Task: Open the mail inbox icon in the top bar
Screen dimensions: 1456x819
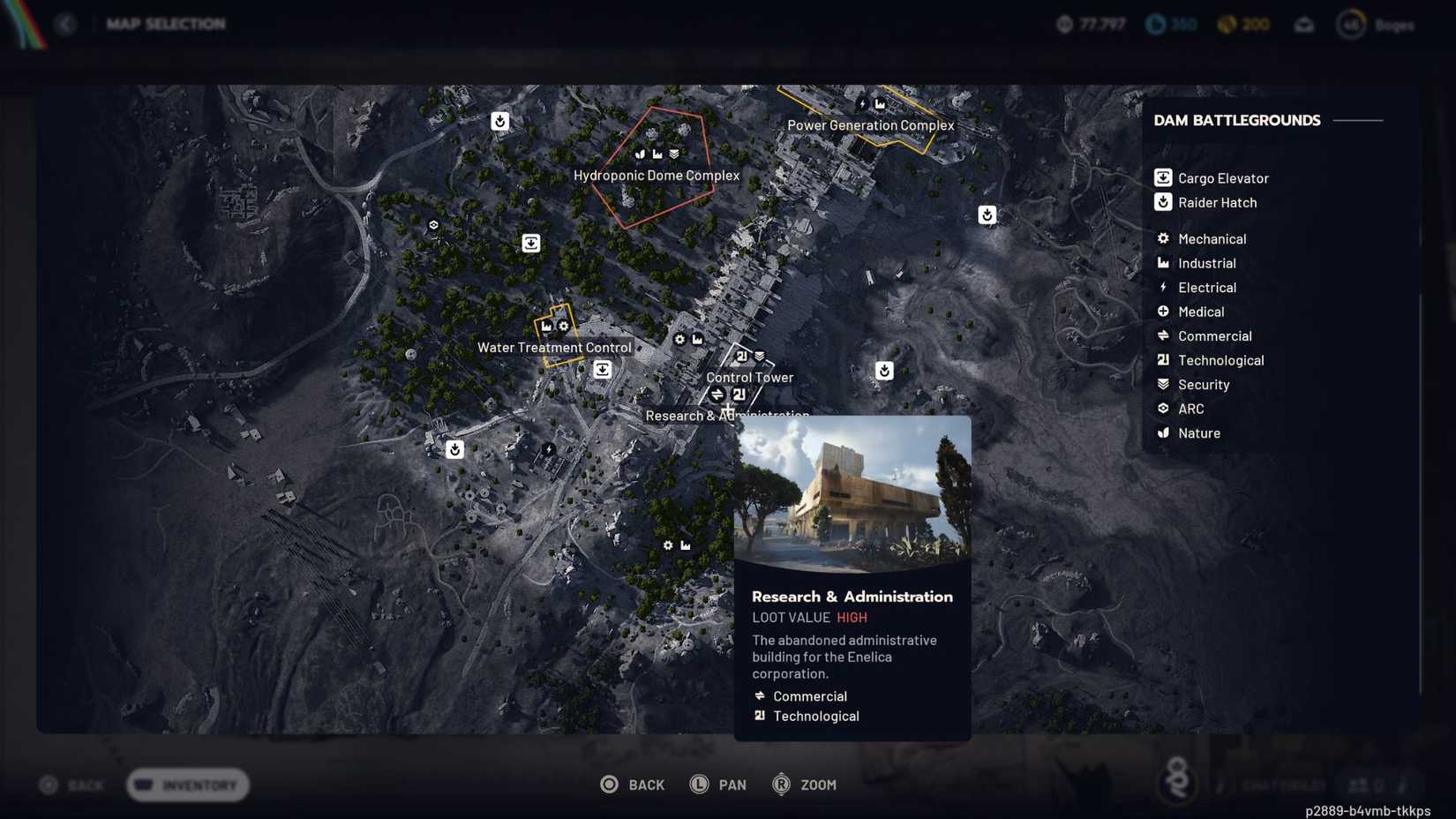Action: click(x=1303, y=25)
